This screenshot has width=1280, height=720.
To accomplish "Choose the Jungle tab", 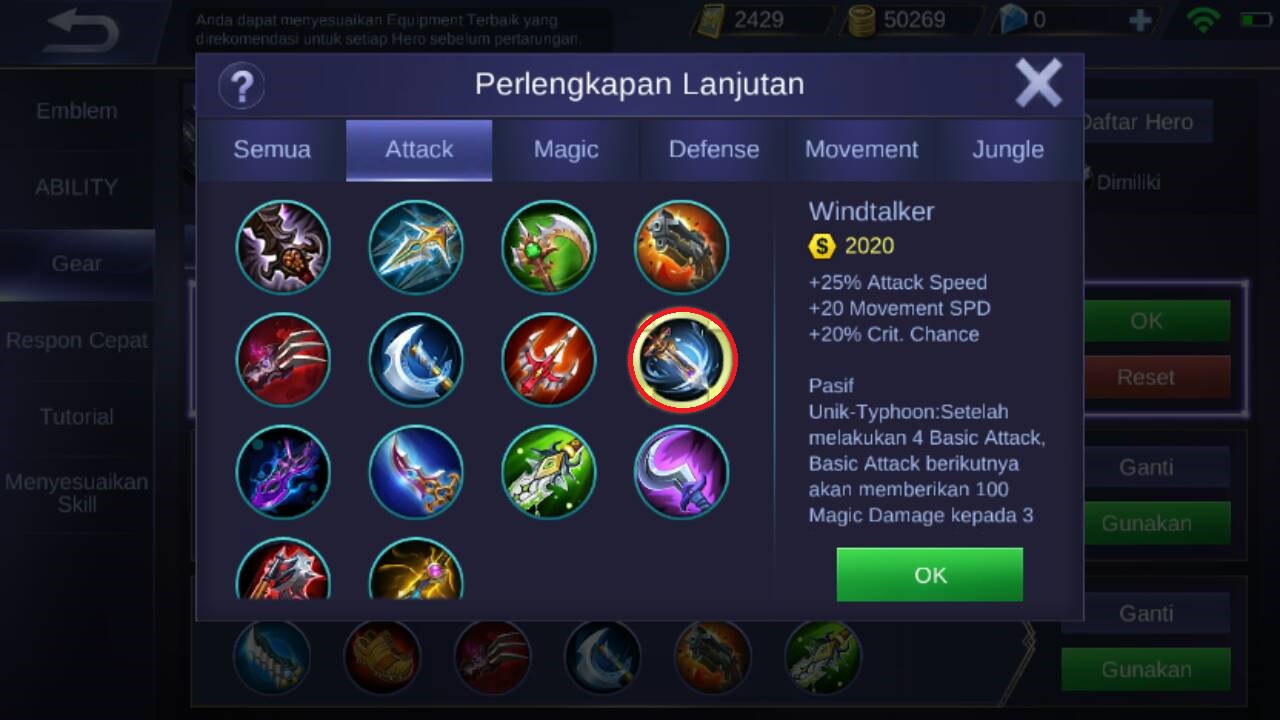I will (x=1008, y=150).
